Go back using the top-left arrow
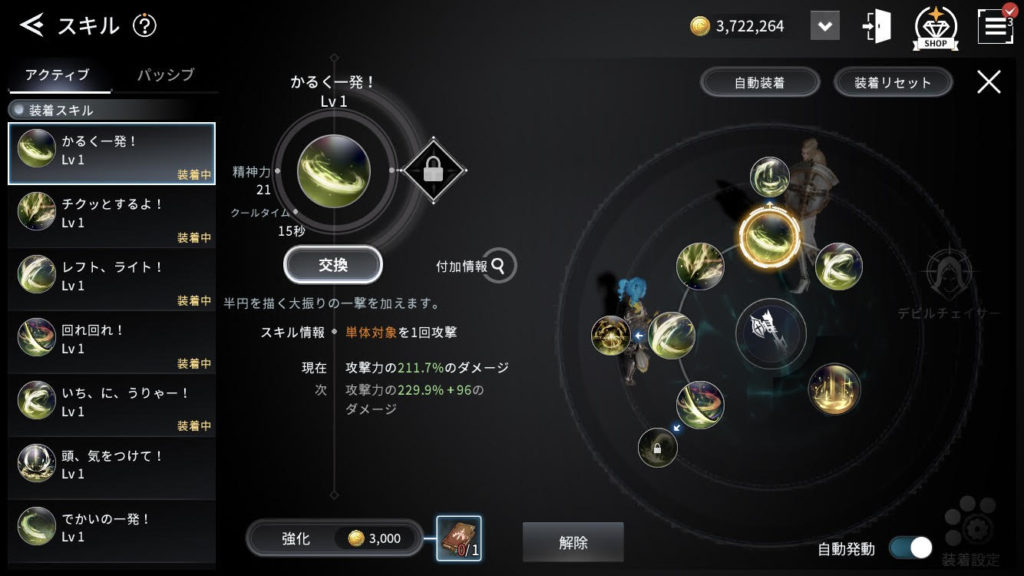Screen dimensions: 1024x576 pyautogui.click(x=33, y=25)
